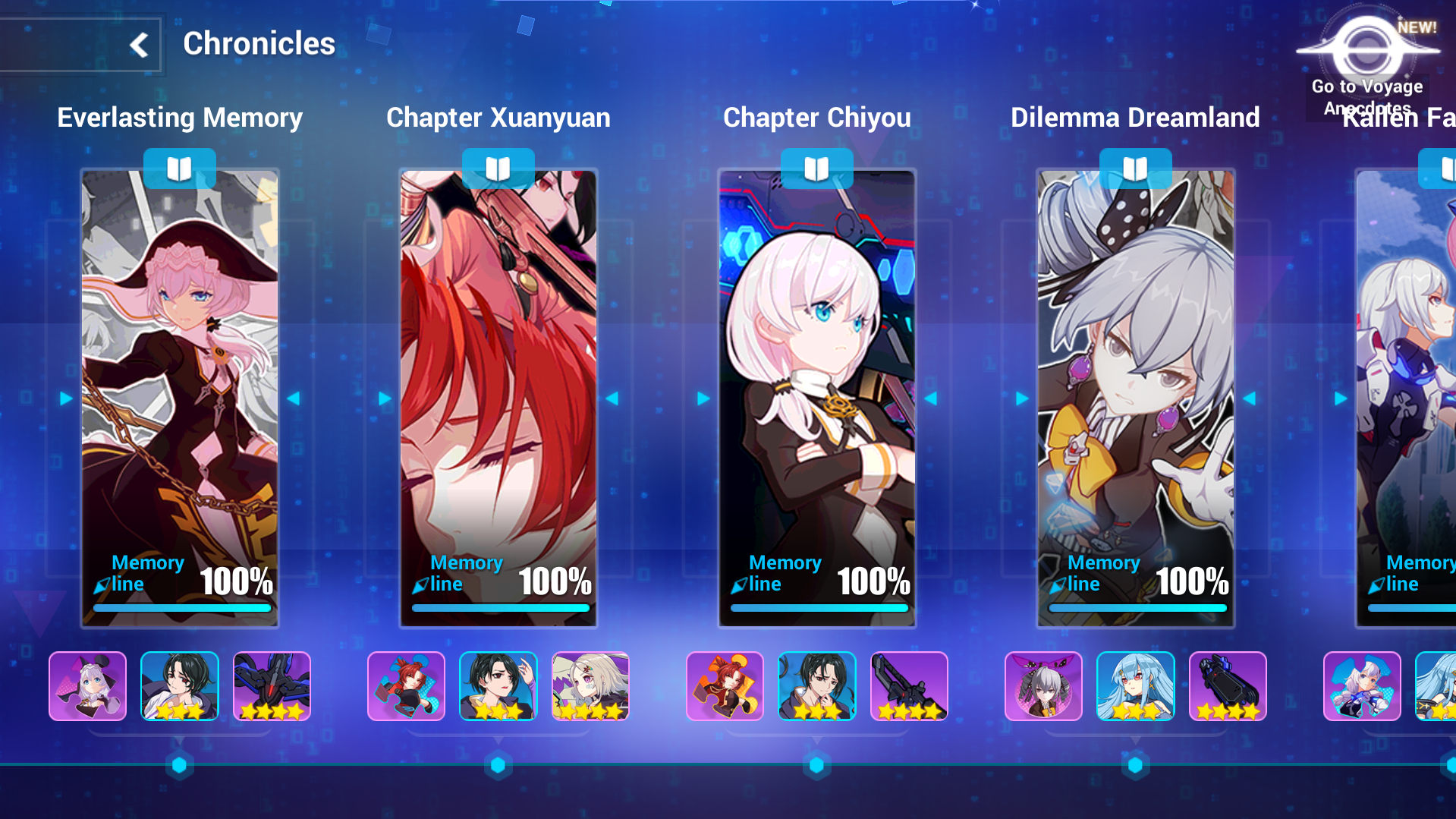Screen dimensions: 1456x819
Task: Select the blue-haired girl reward under Dilemma Dreamland
Action: [x=1136, y=686]
